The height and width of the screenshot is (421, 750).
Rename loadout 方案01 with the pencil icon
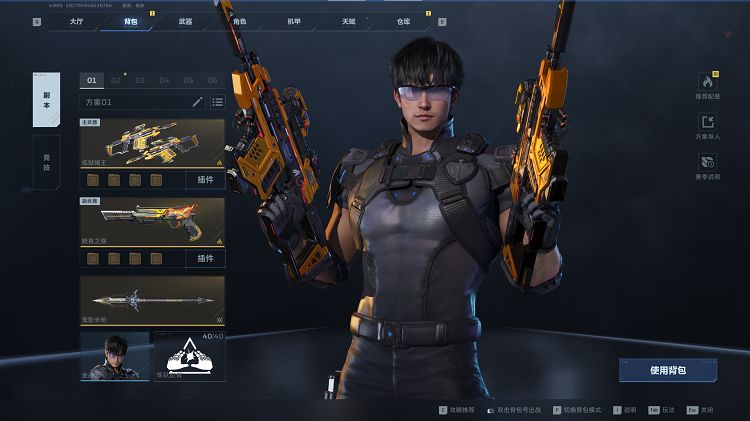[197, 102]
